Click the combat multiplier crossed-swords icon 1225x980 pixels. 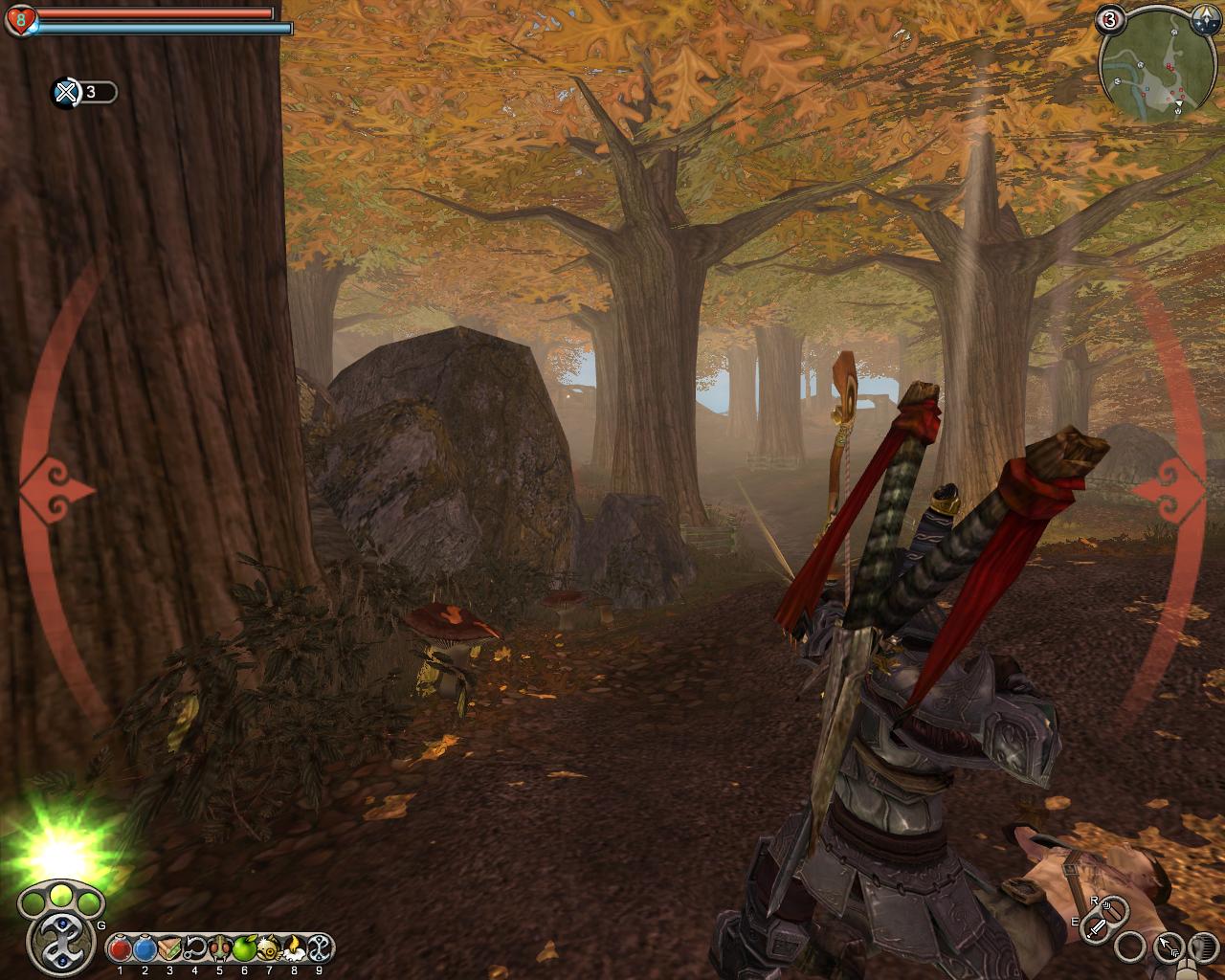click(66, 93)
